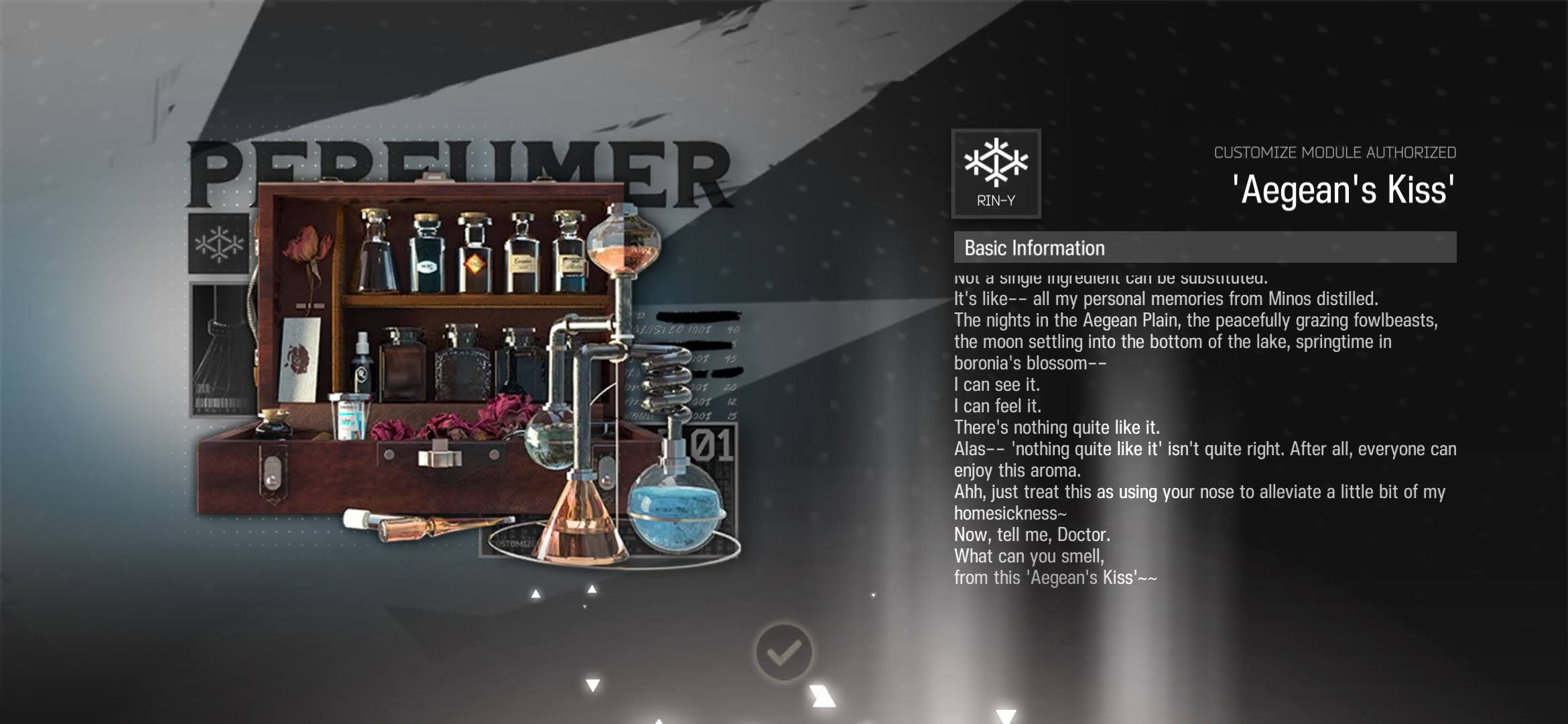
Task: Confirm with the round checkmark button
Action: (x=783, y=652)
